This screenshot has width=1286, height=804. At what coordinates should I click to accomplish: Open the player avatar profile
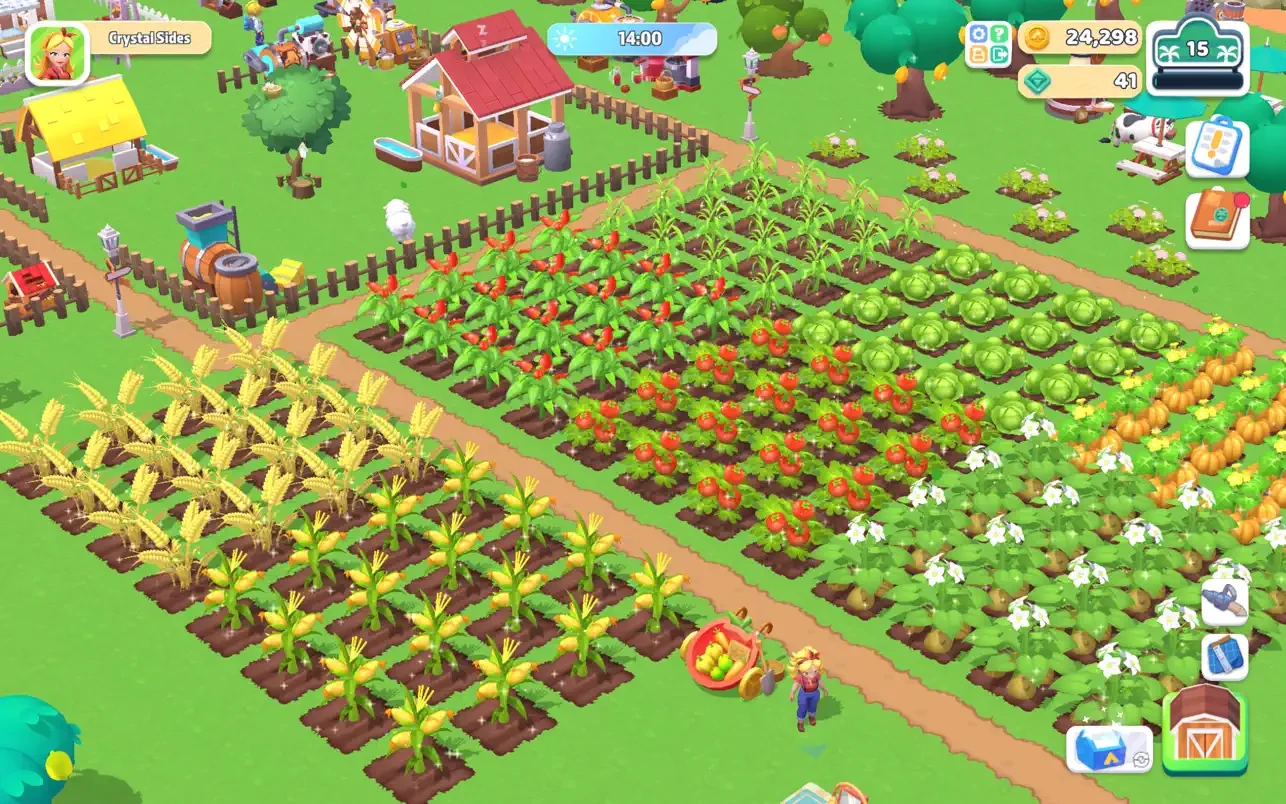[x=58, y=52]
